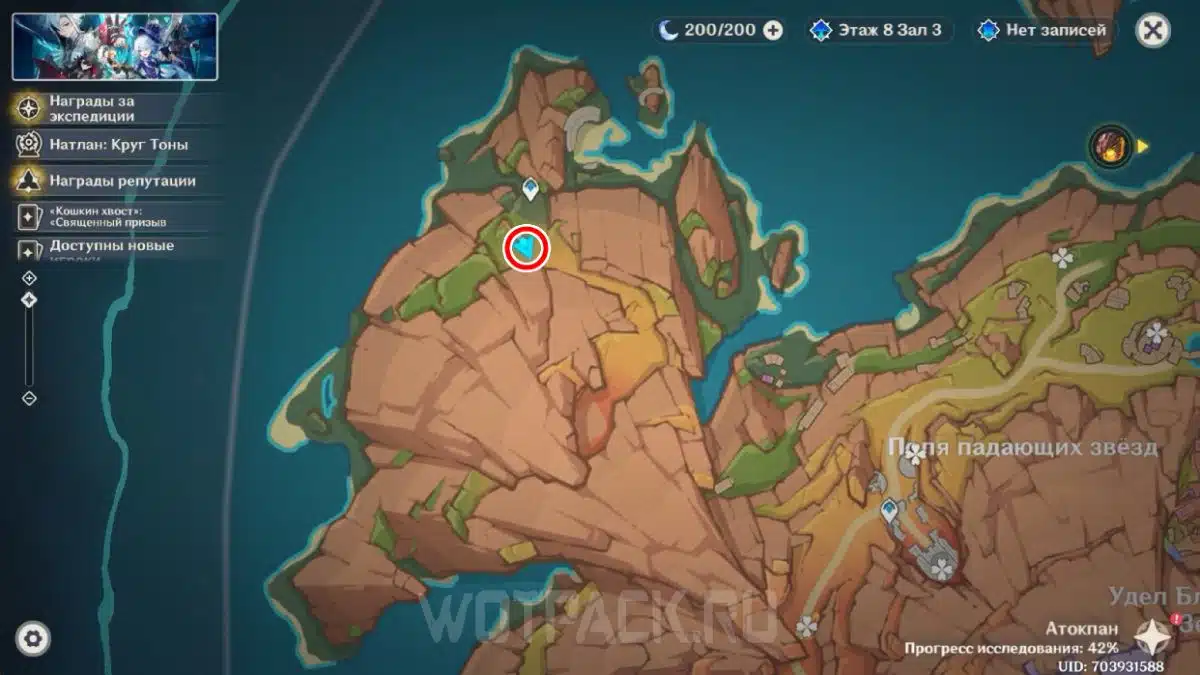
Task: Select the blue marker circled in red
Action: point(527,247)
